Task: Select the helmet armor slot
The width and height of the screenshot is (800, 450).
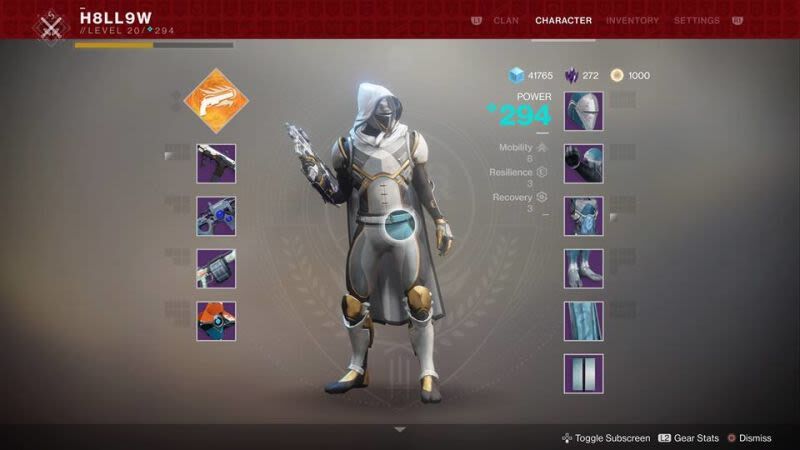Action: point(583,112)
